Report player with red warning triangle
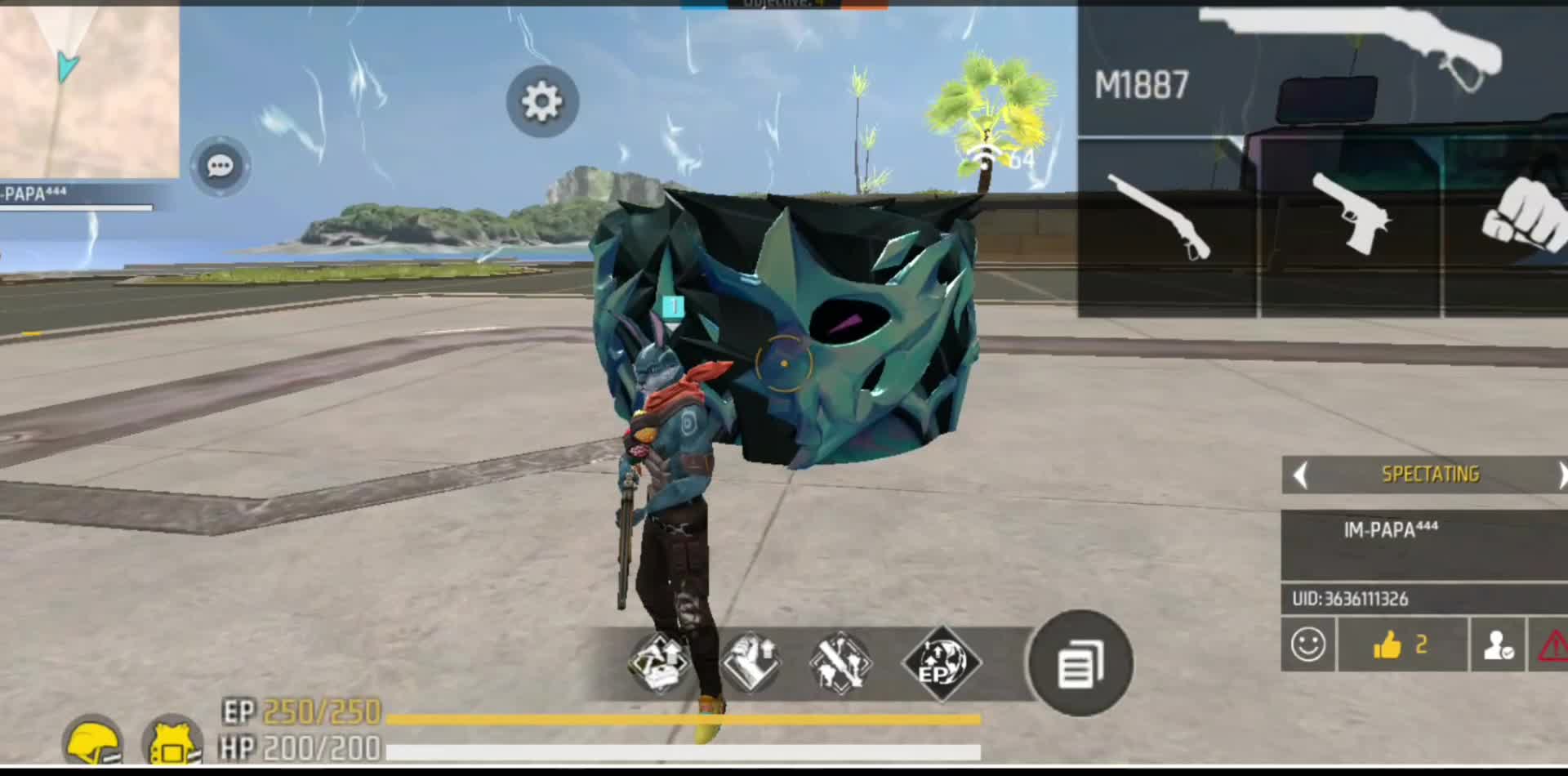 [1552, 644]
